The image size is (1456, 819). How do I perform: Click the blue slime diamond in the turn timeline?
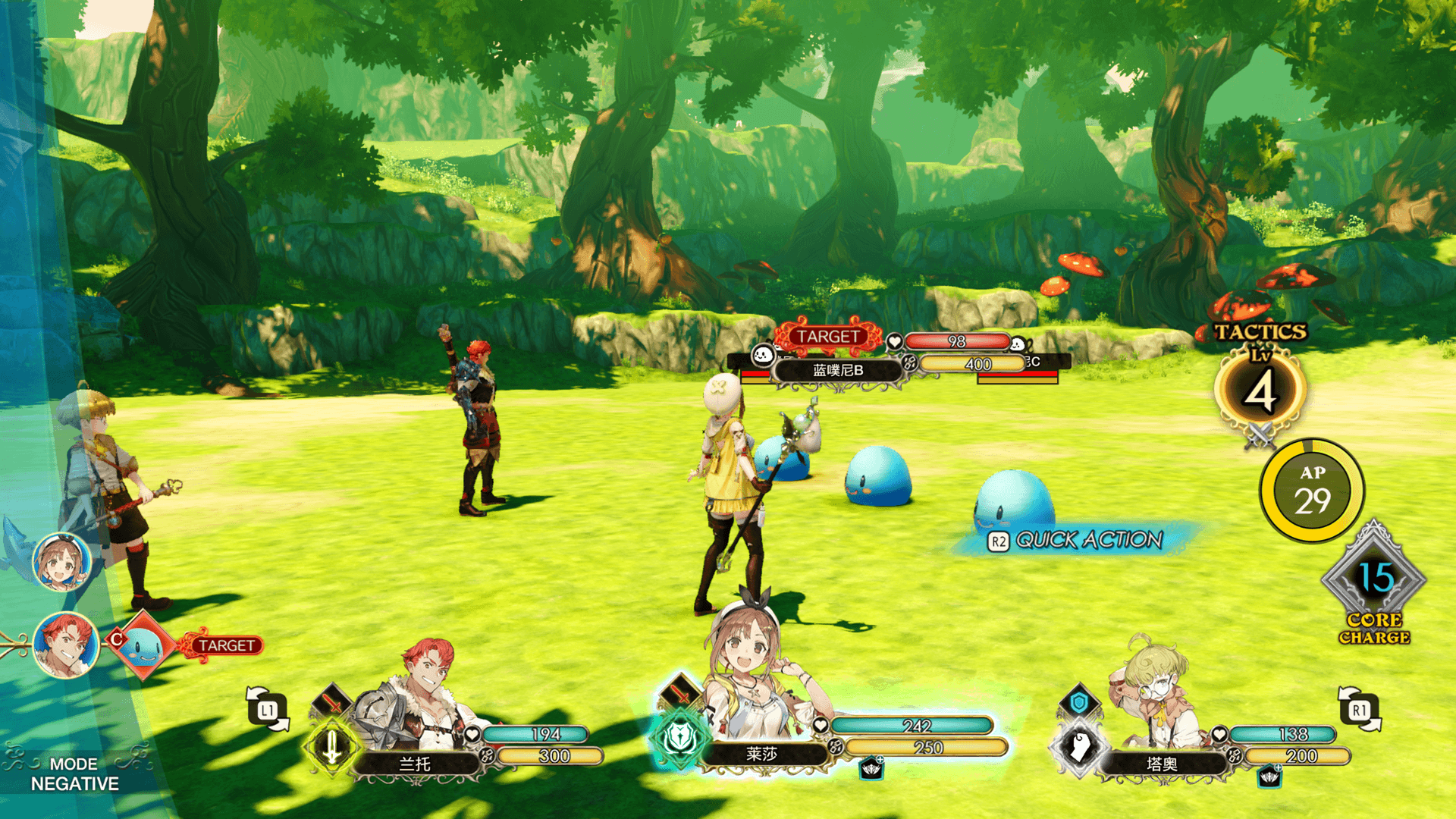pyautogui.click(x=142, y=645)
